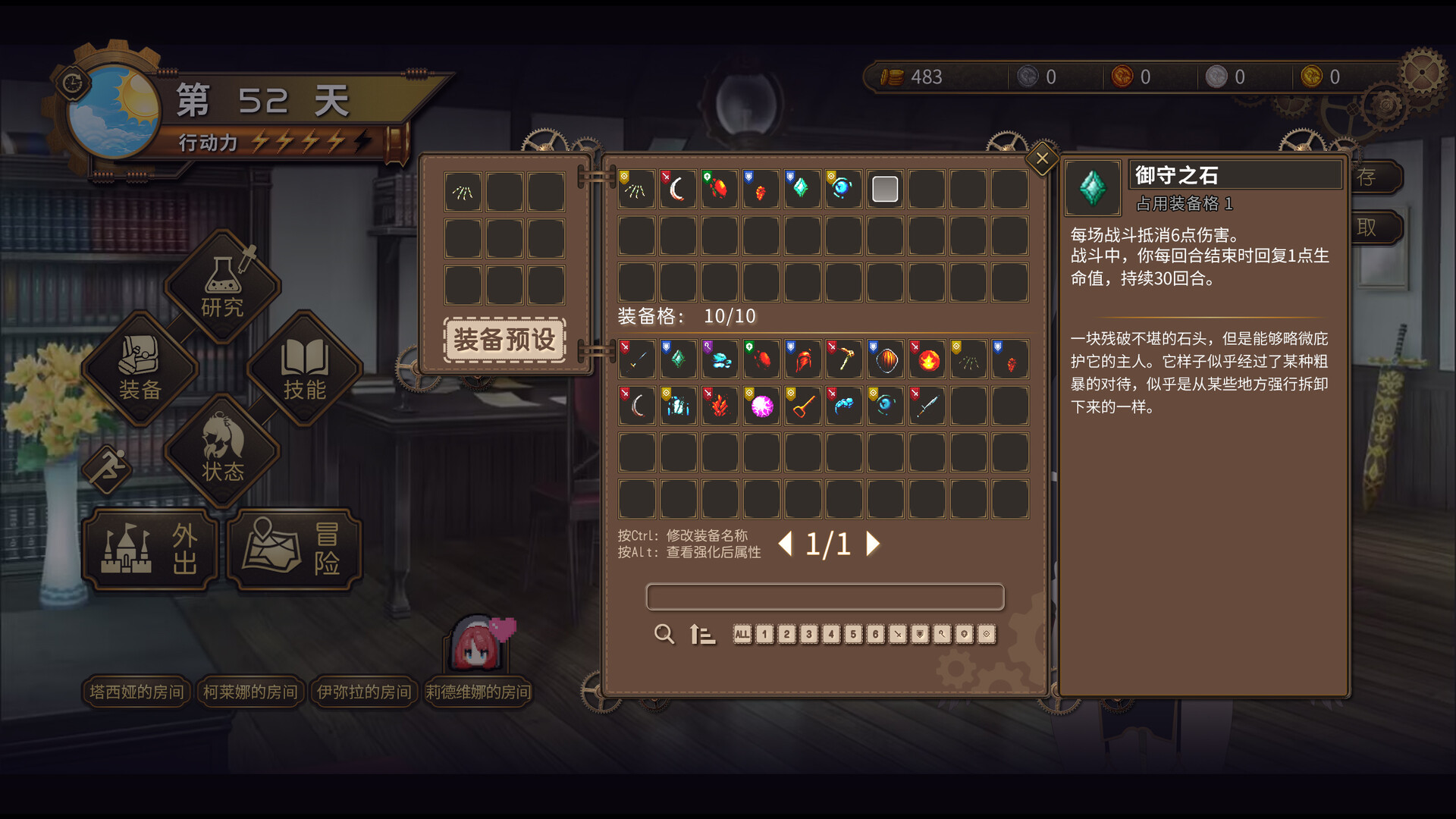The image size is (1456, 819).
Task: Open 伊弥拉的房间 at the bottom
Action: coord(364,692)
